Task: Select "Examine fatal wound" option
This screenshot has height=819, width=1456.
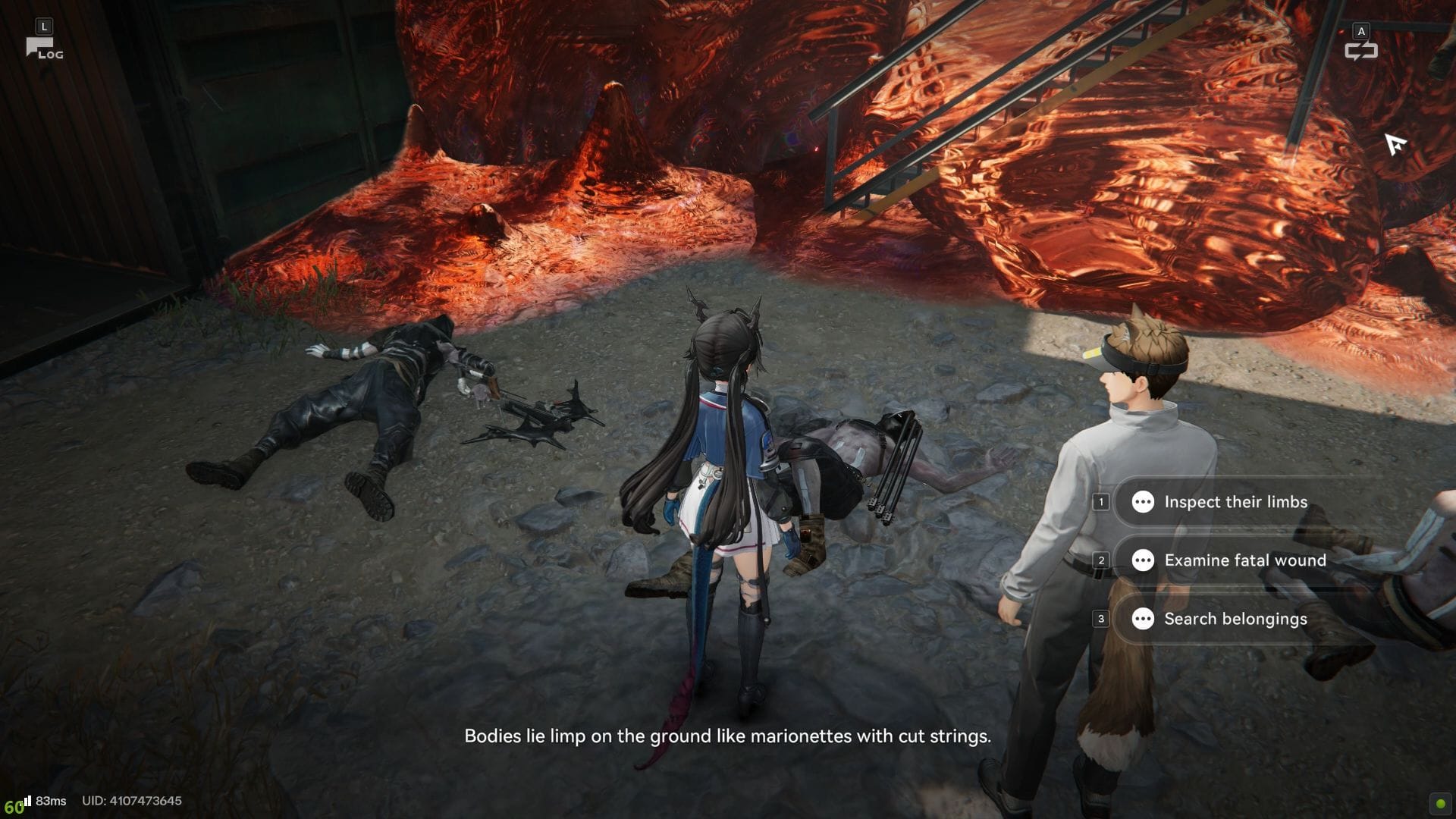Action: pyautogui.click(x=1244, y=560)
